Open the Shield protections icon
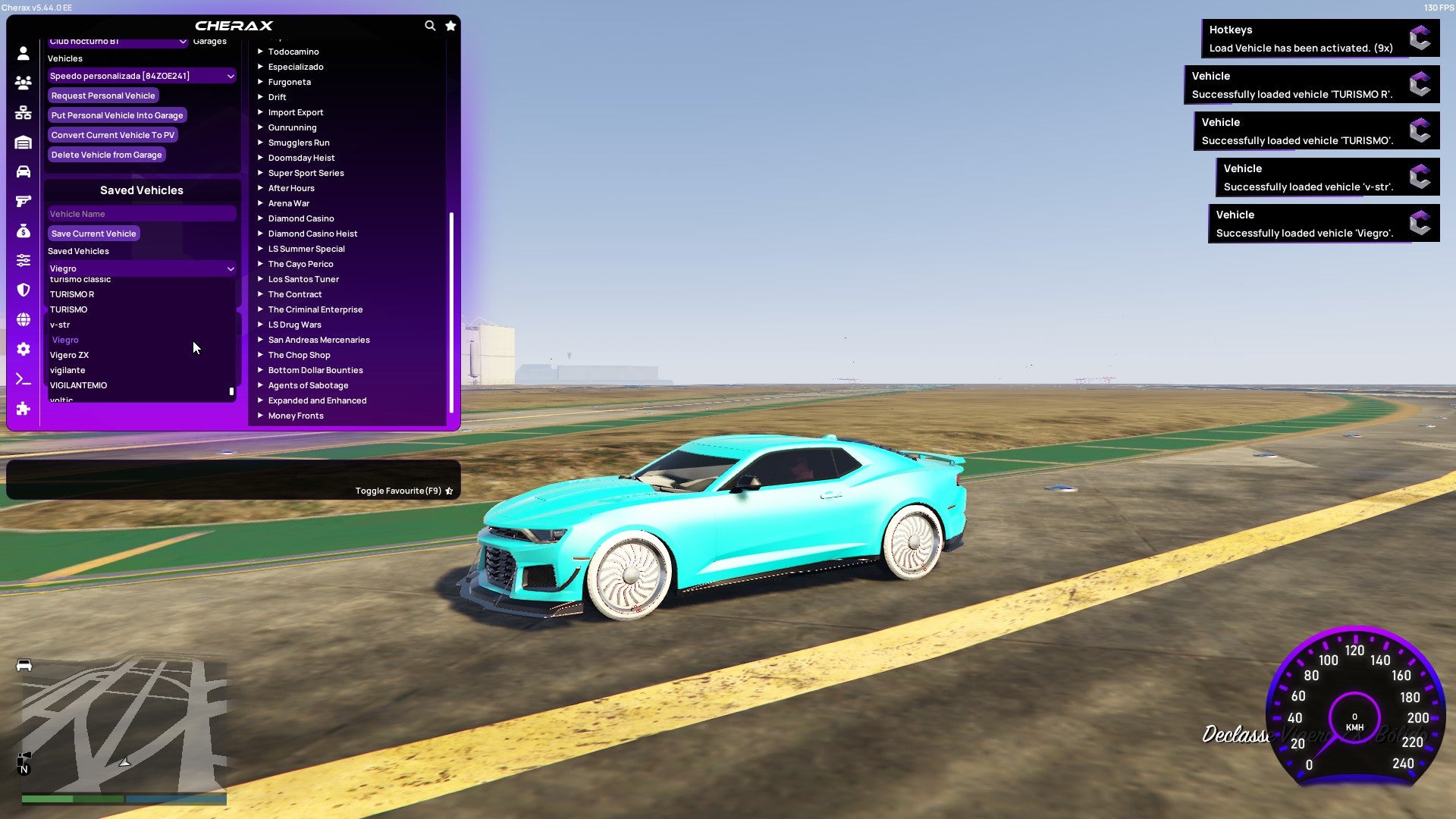This screenshot has height=819, width=1456. [x=23, y=290]
